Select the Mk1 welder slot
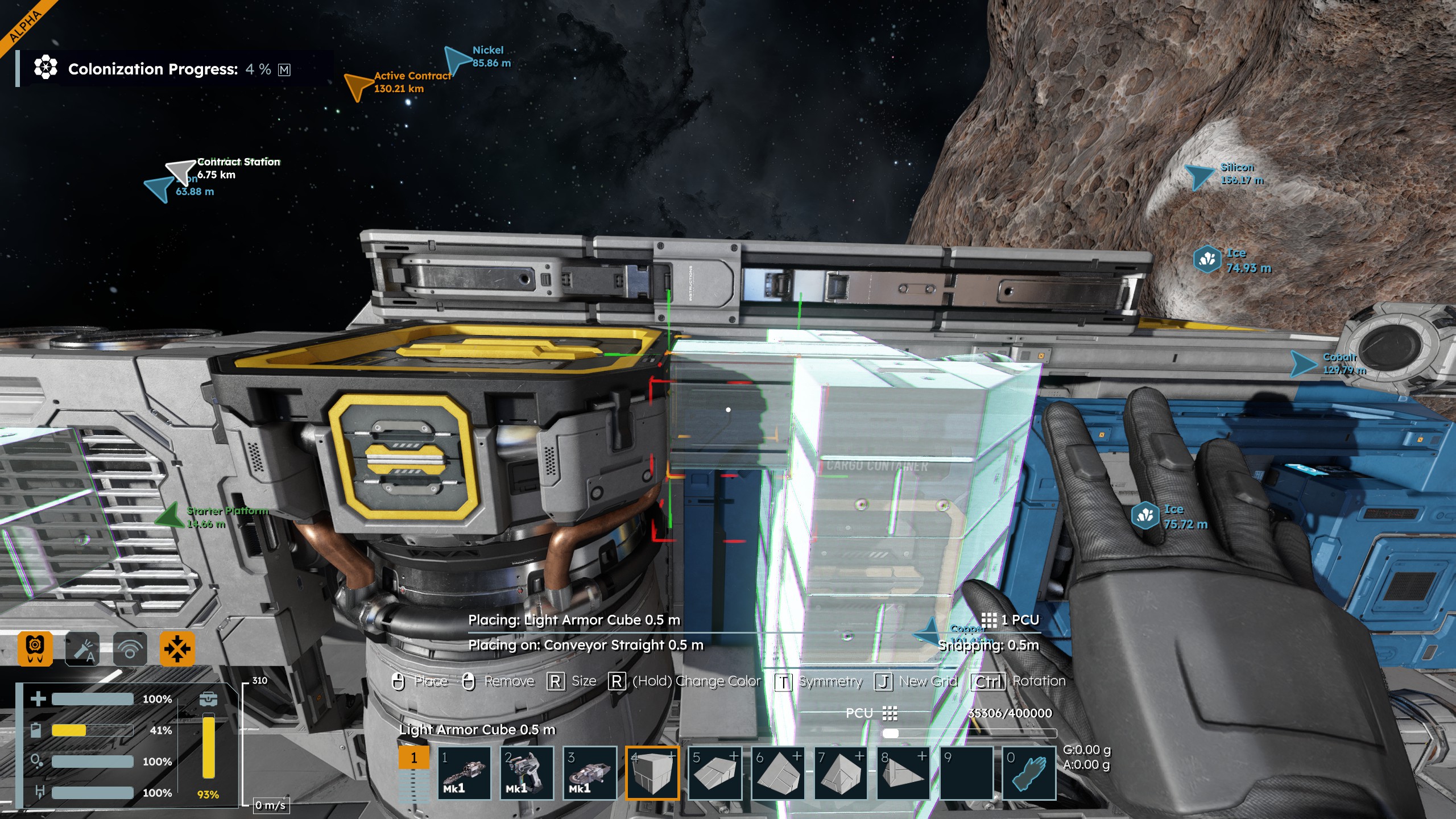Viewport: 1456px width, 819px height. pyautogui.click(x=527, y=773)
